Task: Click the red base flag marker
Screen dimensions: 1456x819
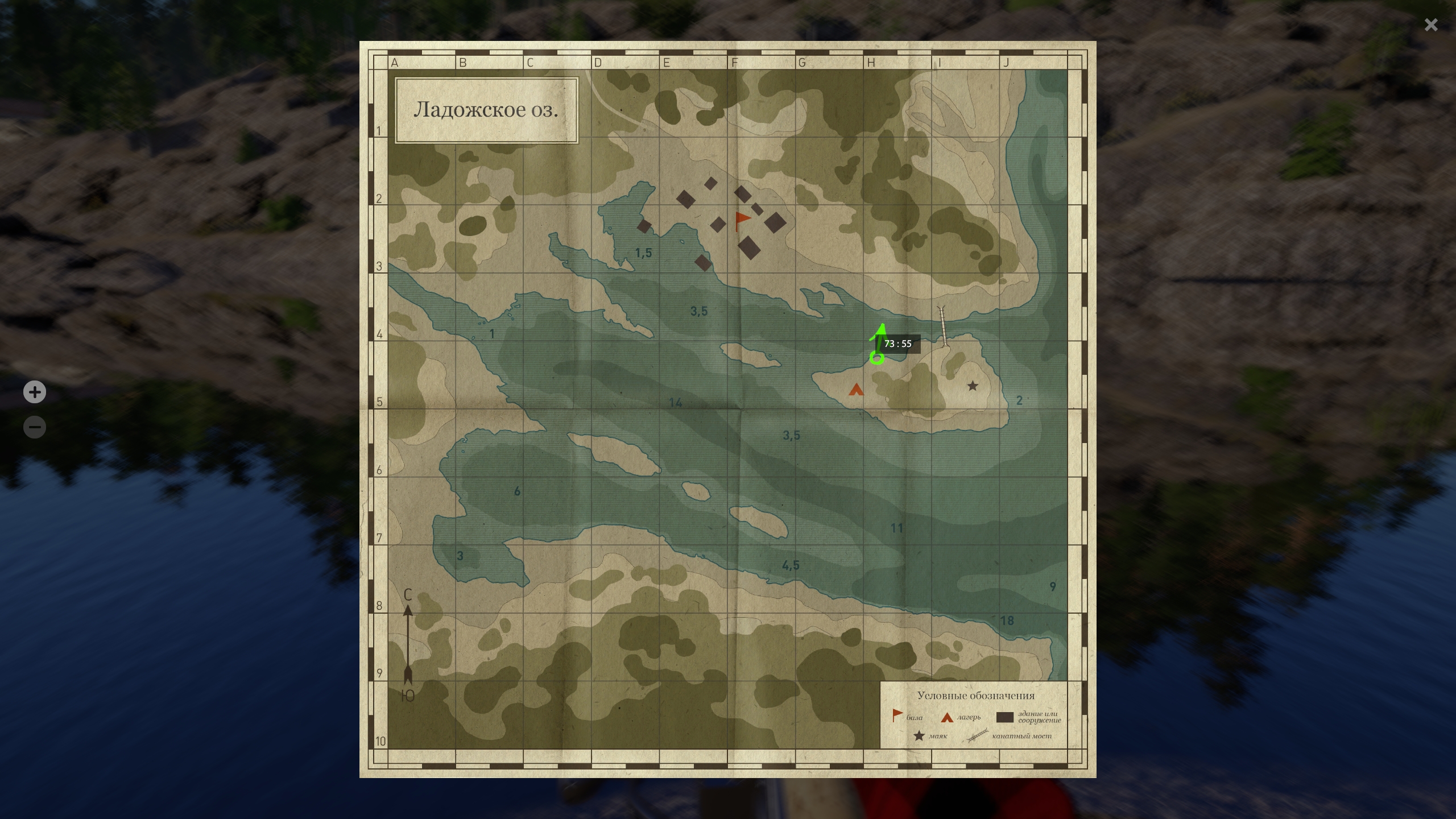Action: [x=742, y=220]
